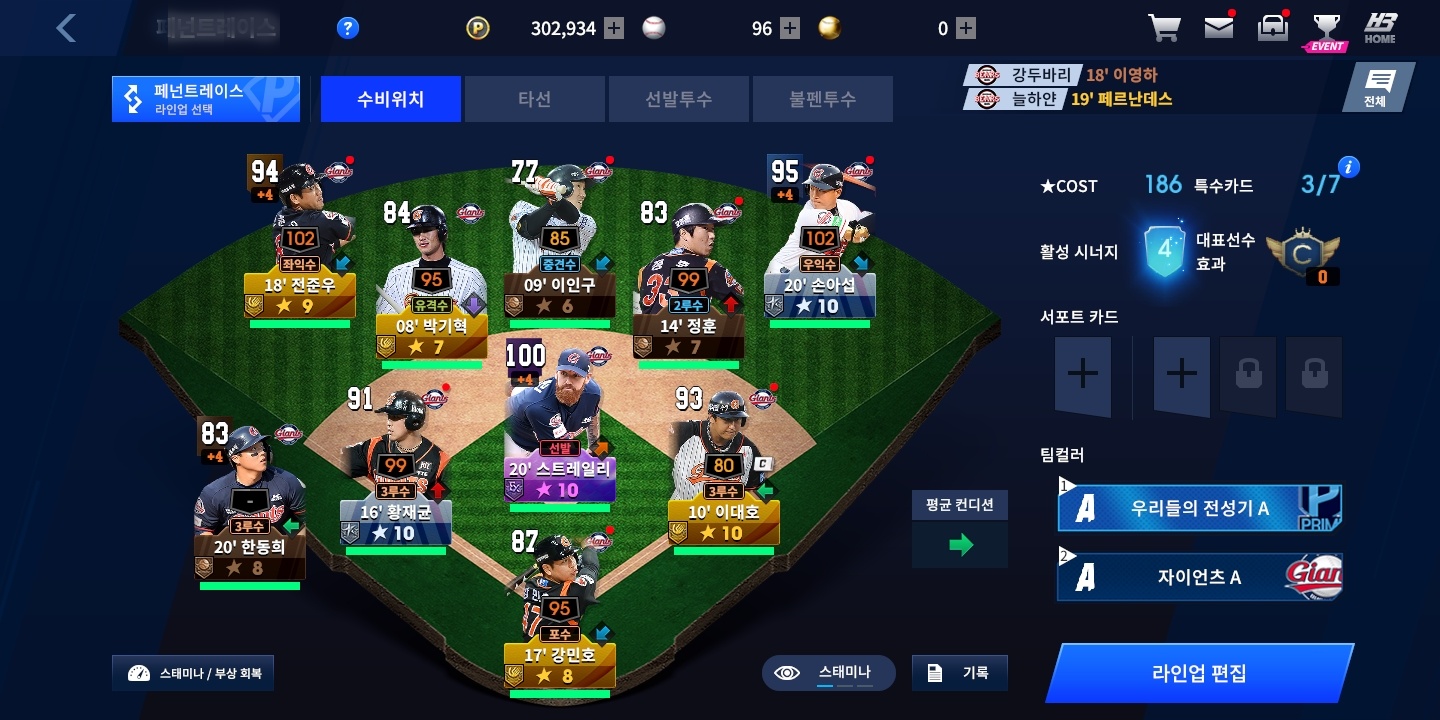The height and width of the screenshot is (720, 1440).
Task: Open the mail inbox envelope
Action: 1218,28
